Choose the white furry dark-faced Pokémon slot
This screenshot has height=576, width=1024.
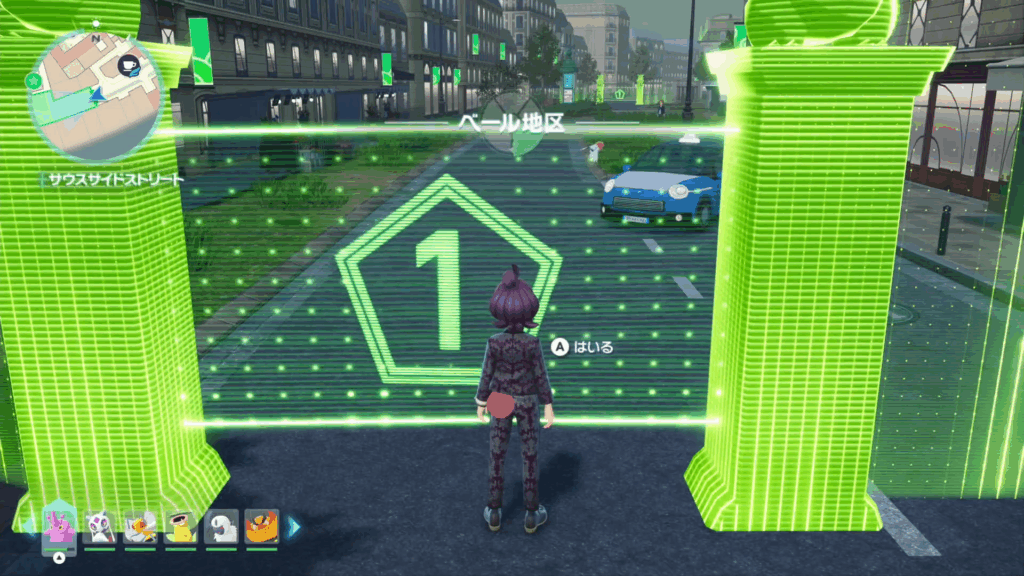point(221,525)
